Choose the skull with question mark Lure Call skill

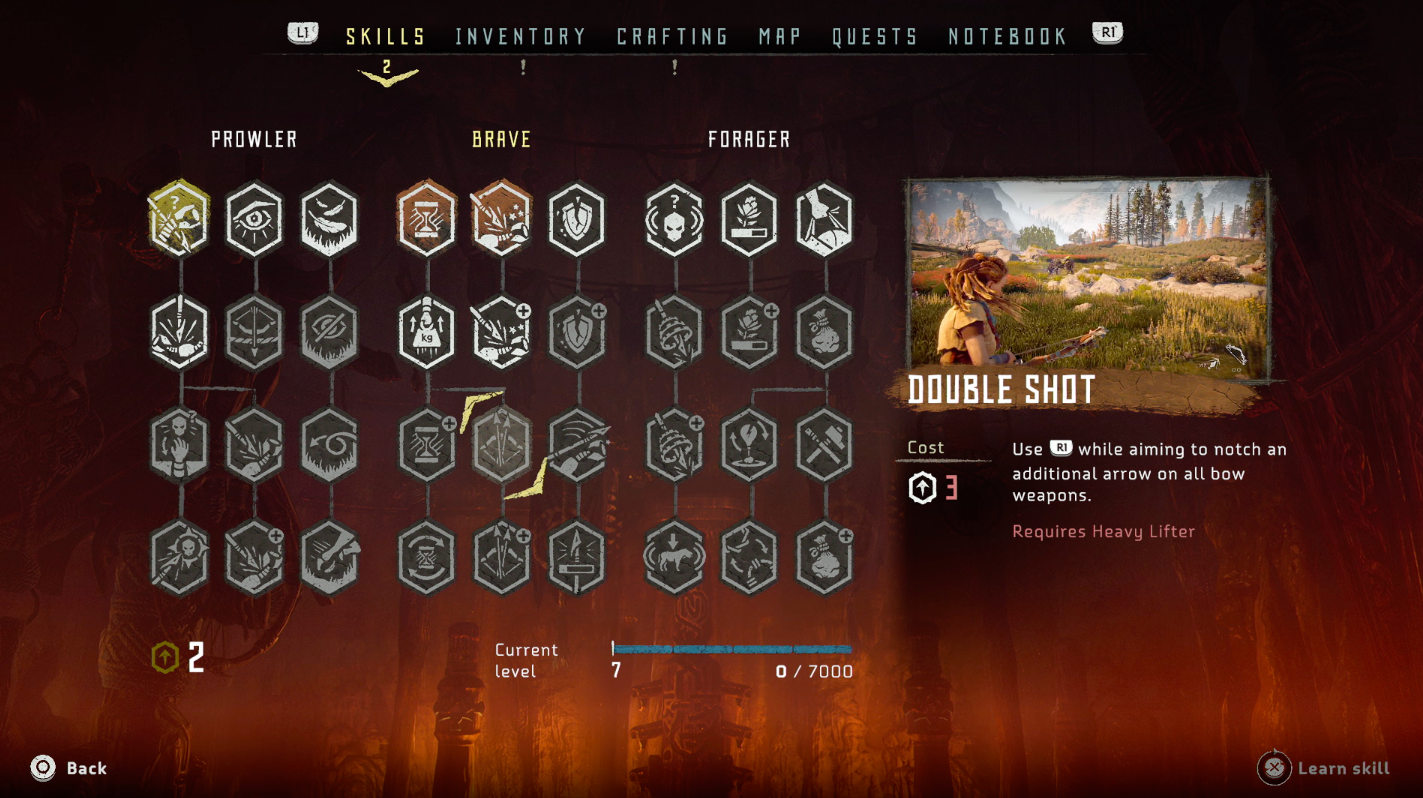(675, 218)
